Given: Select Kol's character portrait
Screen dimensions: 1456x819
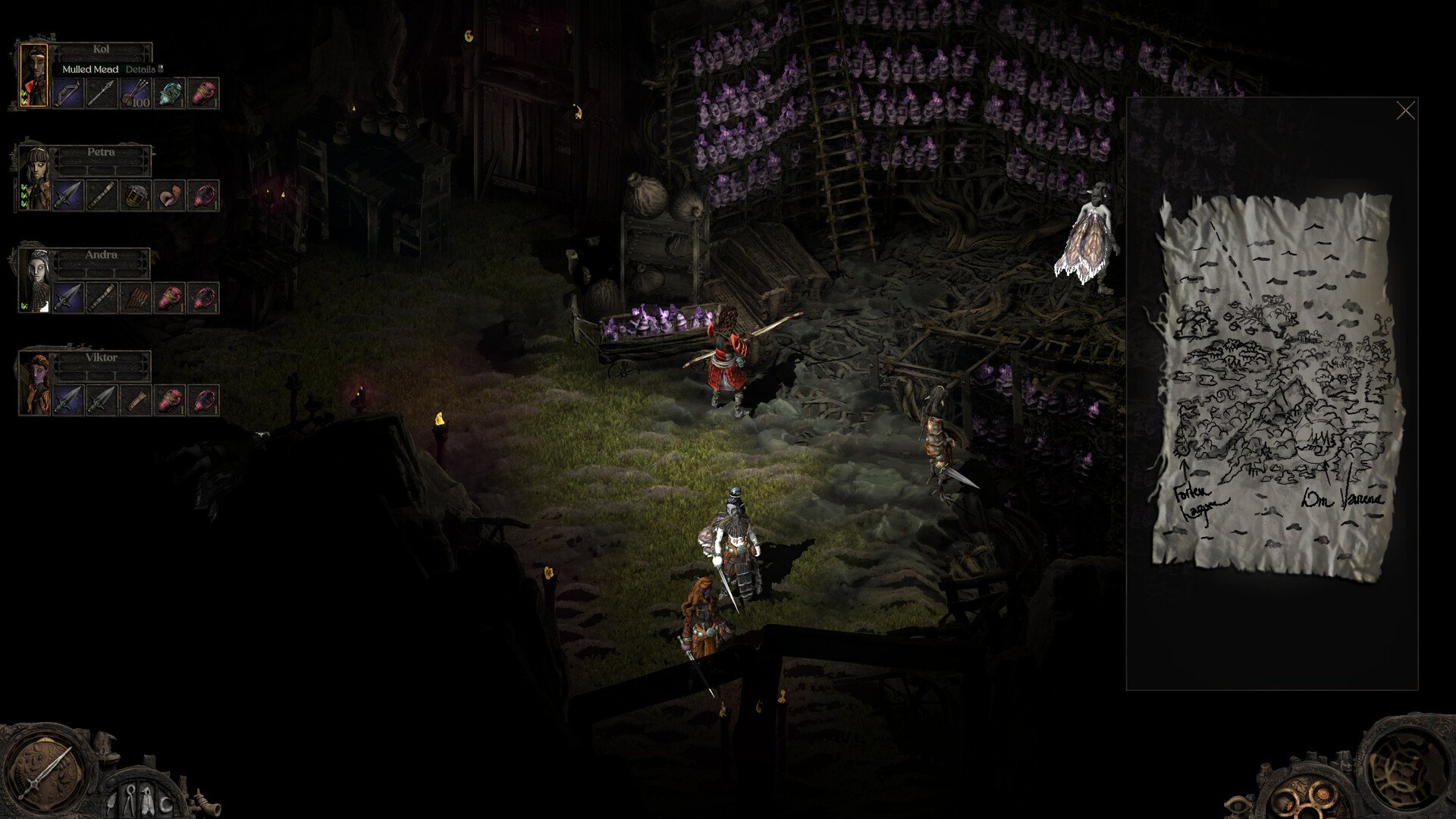Looking at the screenshot, I should pos(34,76).
